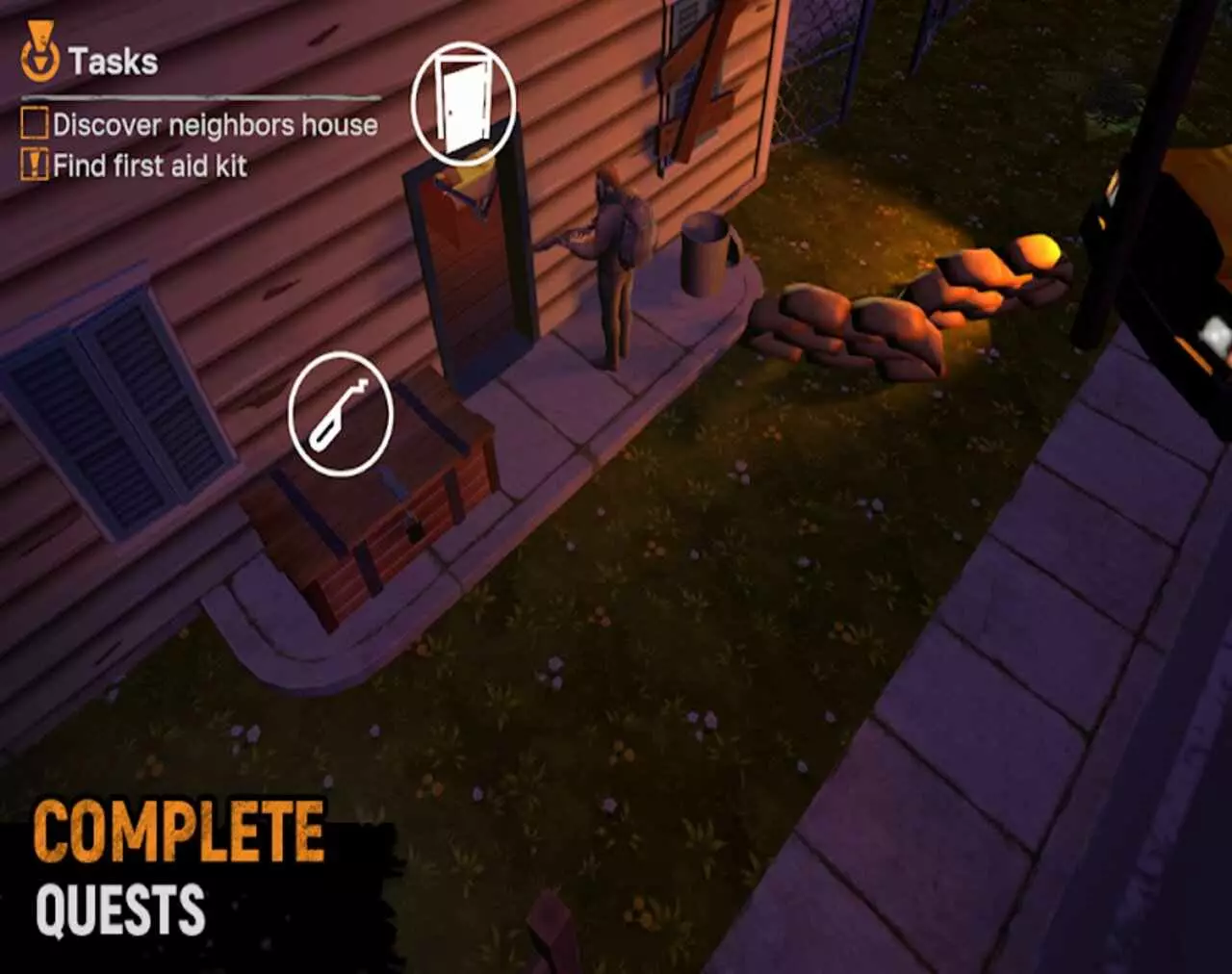
Task: Open the Tasks panel header
Action: 111,61
